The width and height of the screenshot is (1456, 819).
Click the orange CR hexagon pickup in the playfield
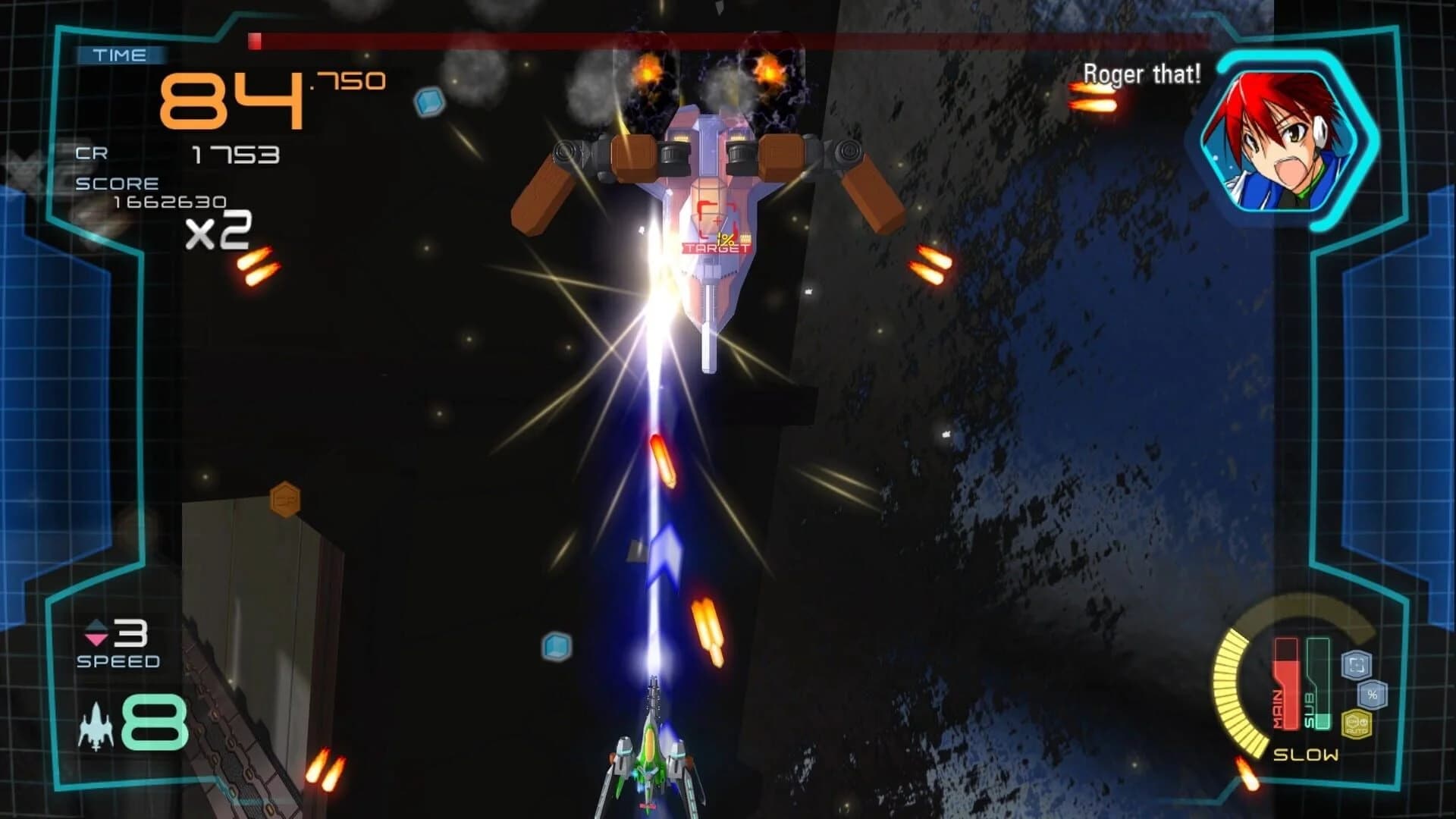[286, 500]
